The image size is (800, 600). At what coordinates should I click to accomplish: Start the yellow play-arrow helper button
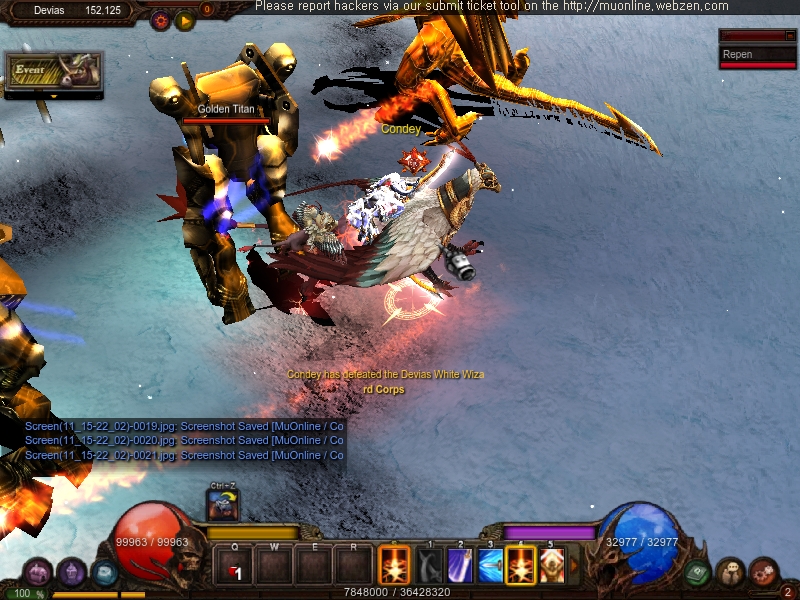(184, 19)
